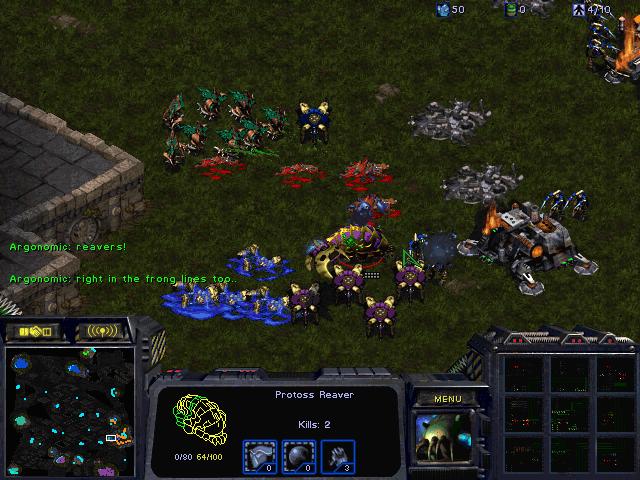This screenshot has height=480, width=640.
Task: Click the yellow Reaver wireframe
Action: (x=198, y=421)
